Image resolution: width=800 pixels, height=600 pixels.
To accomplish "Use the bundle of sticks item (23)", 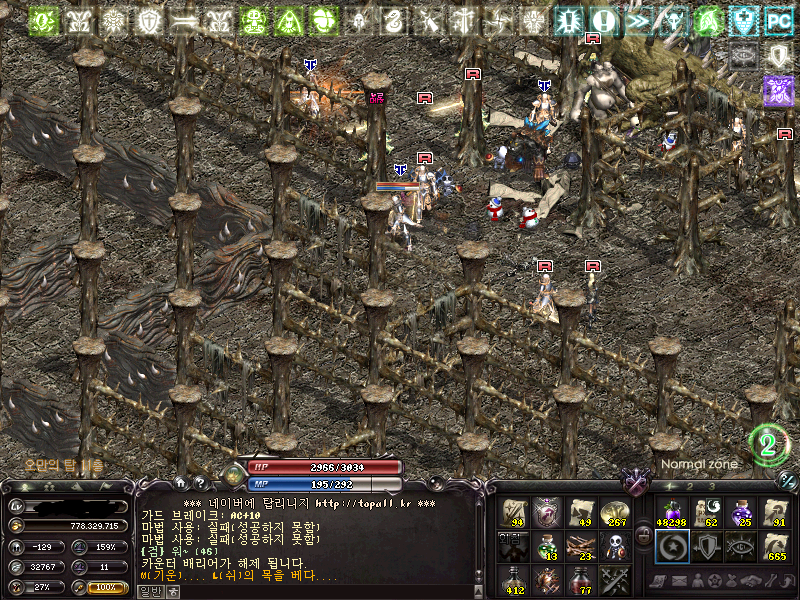I will 581,546.
